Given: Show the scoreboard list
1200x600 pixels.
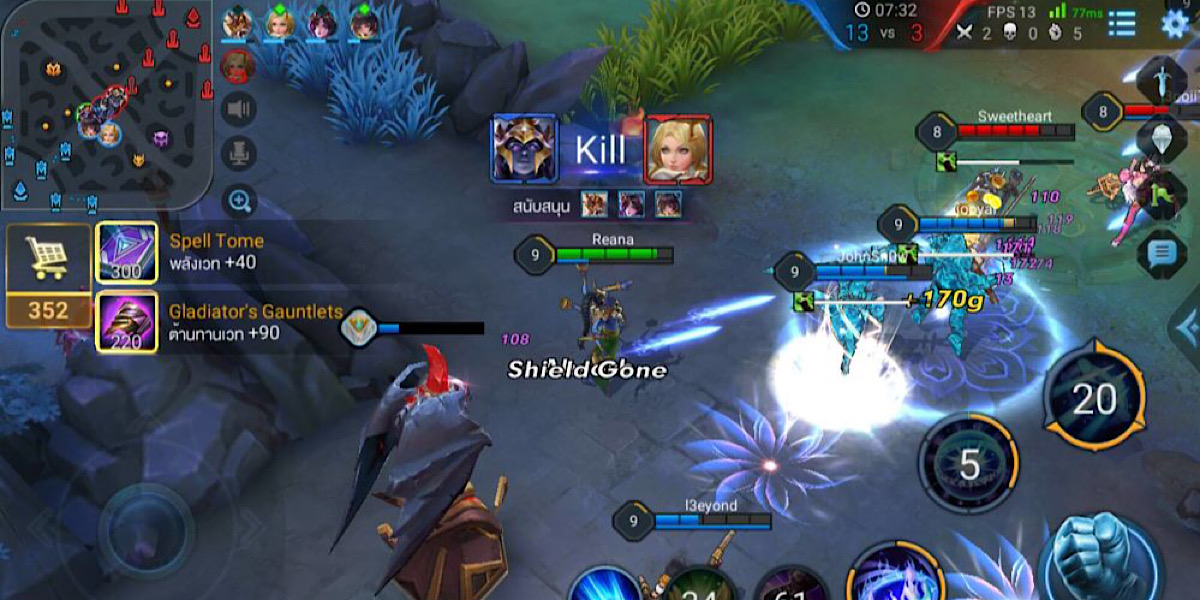Looking at the screenshot, I should coord(1122,24).
